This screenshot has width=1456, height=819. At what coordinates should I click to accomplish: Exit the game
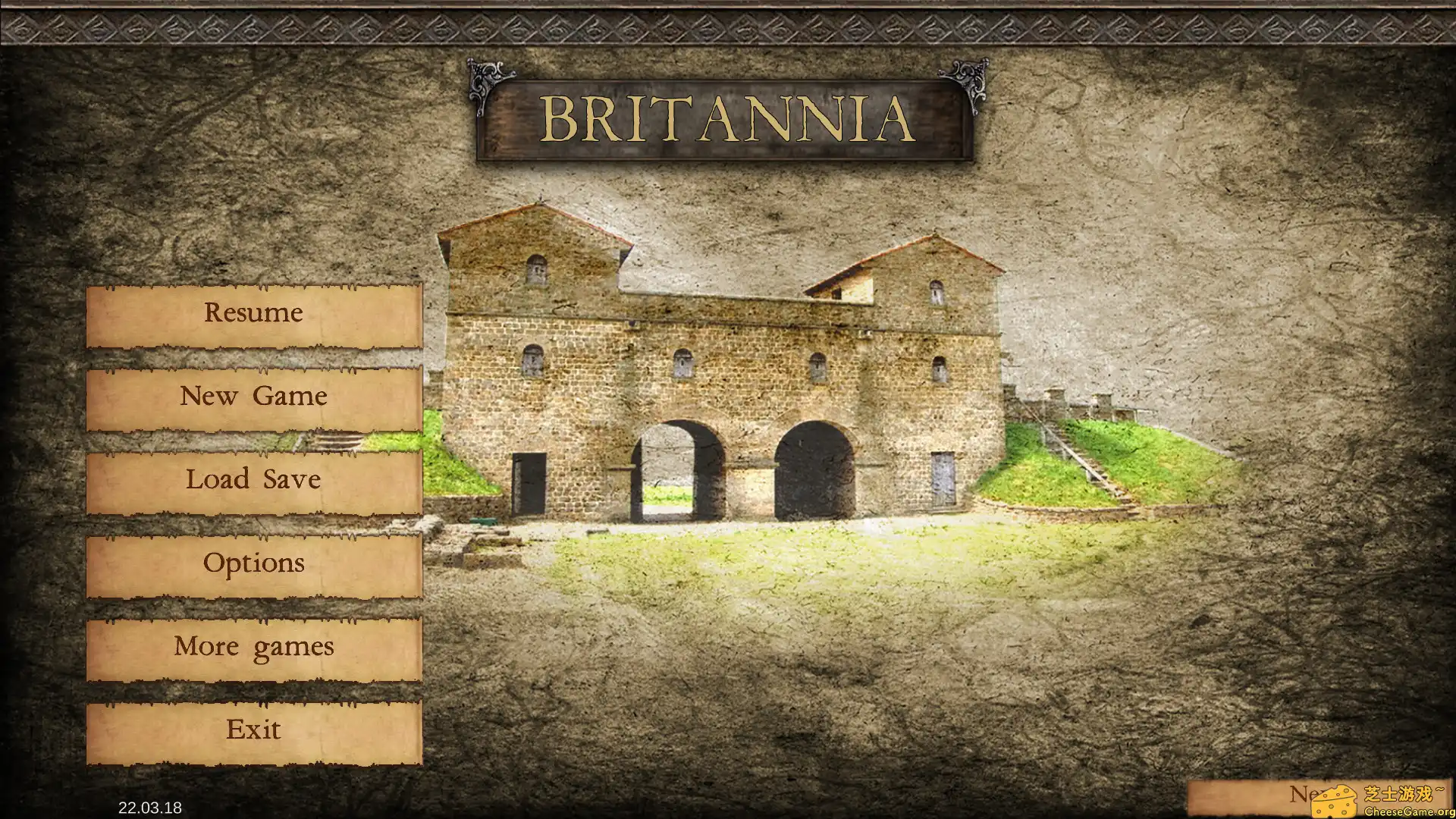click(x=253, y=730)
